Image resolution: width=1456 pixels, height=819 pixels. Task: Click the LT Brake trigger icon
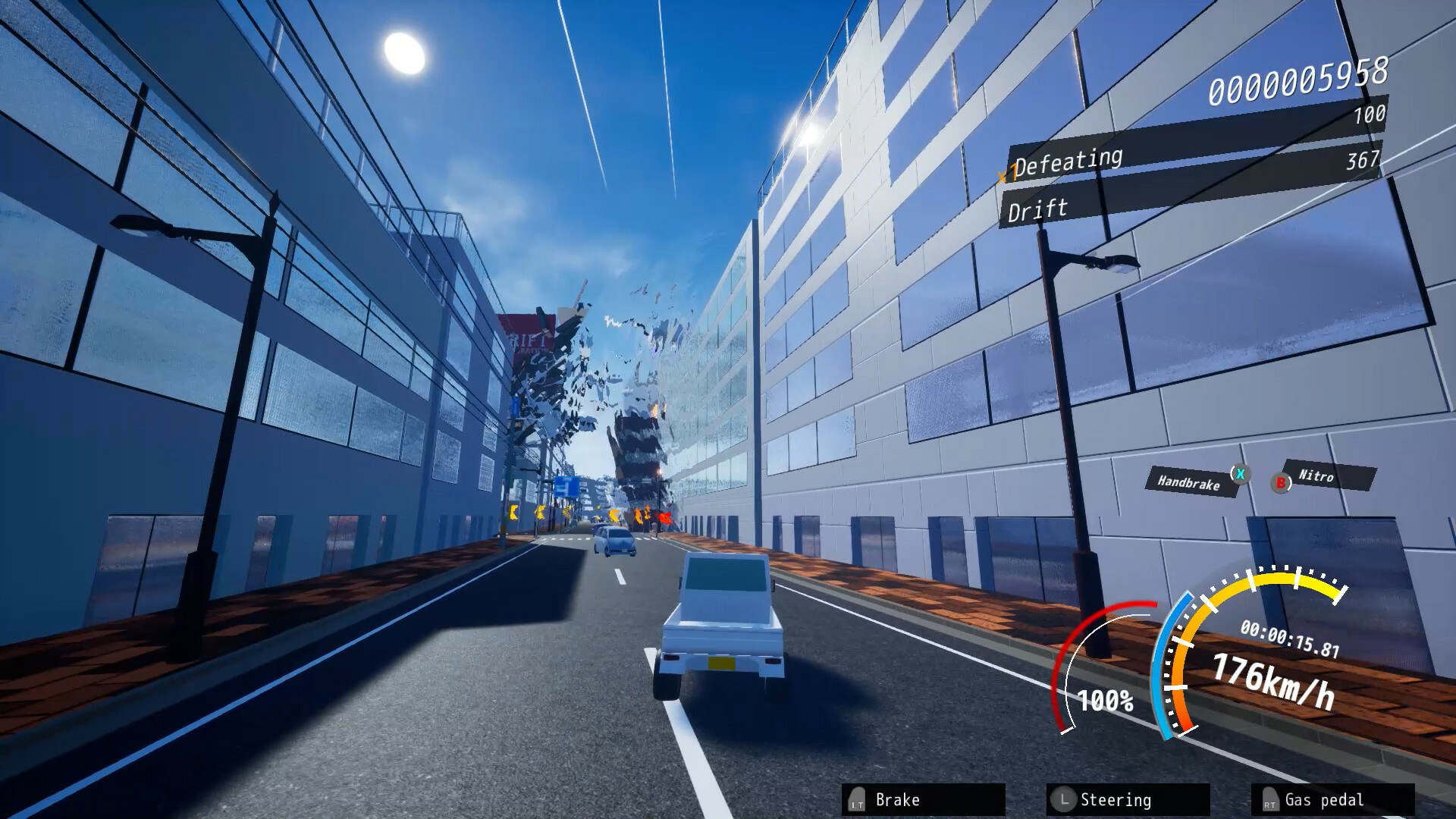[857, 800]
